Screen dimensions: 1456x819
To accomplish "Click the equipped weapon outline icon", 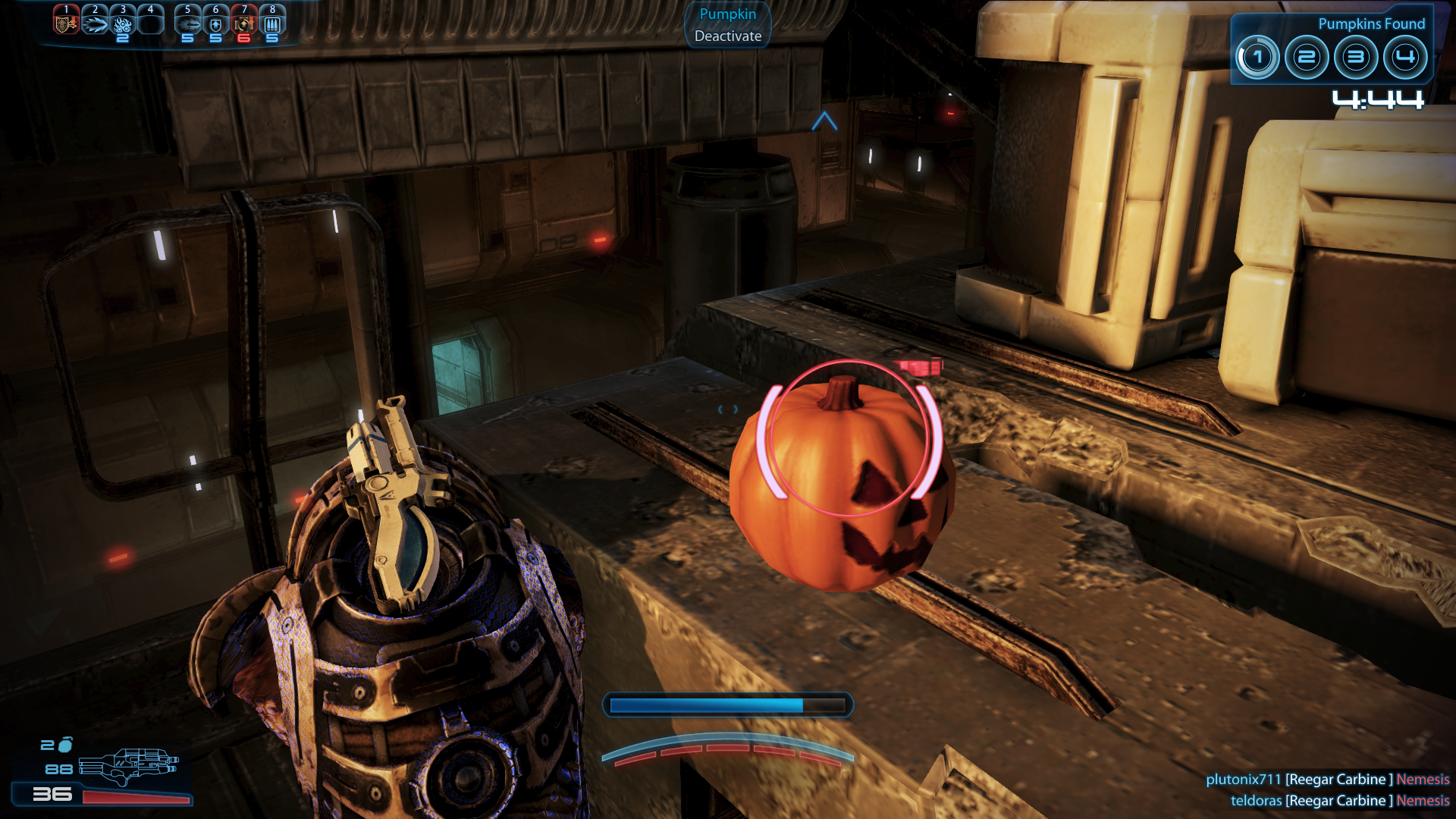I will (128, 766).
